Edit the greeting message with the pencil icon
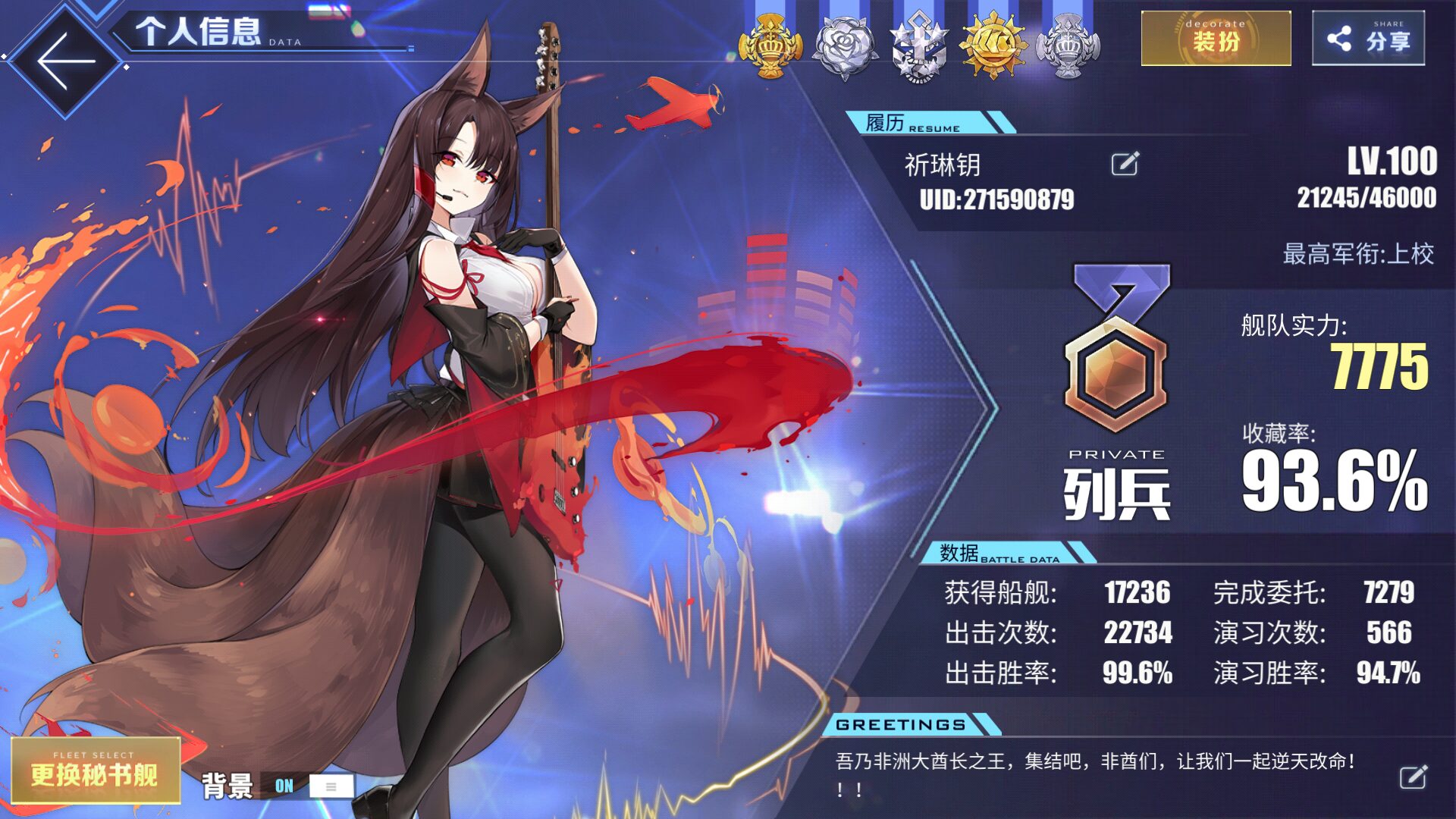This screenshot has width=1456, height=819. (x=1413, y=777)
